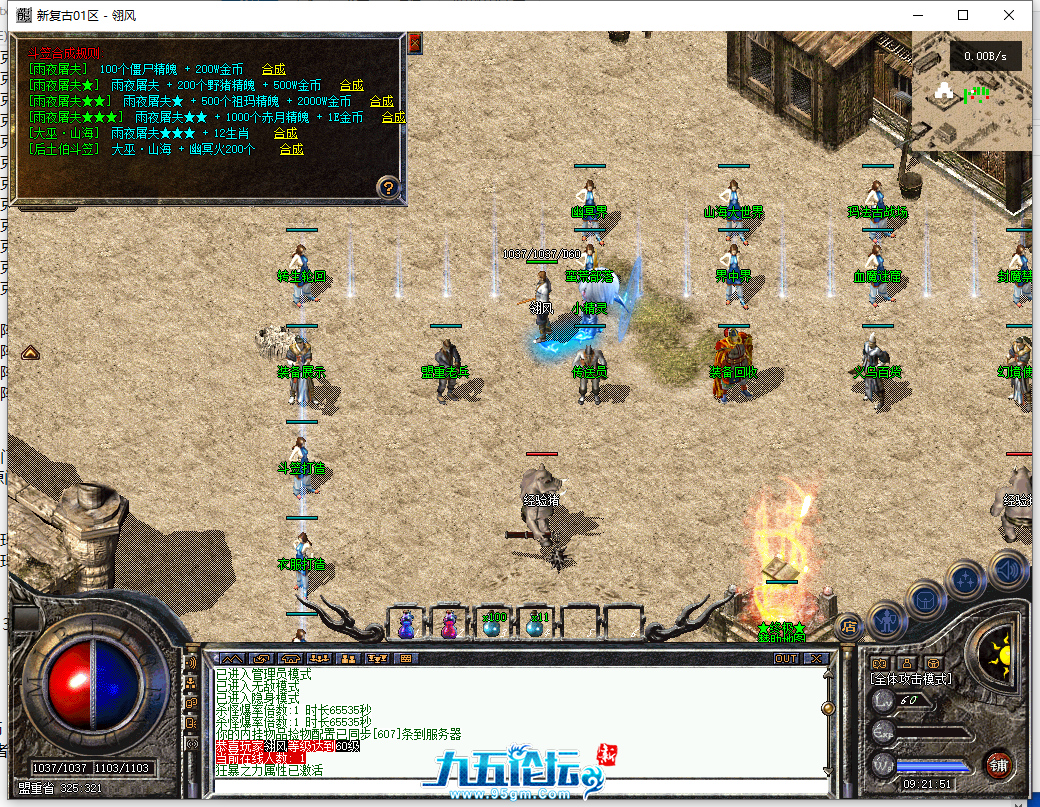Maximize the game window

pos(963,15)
